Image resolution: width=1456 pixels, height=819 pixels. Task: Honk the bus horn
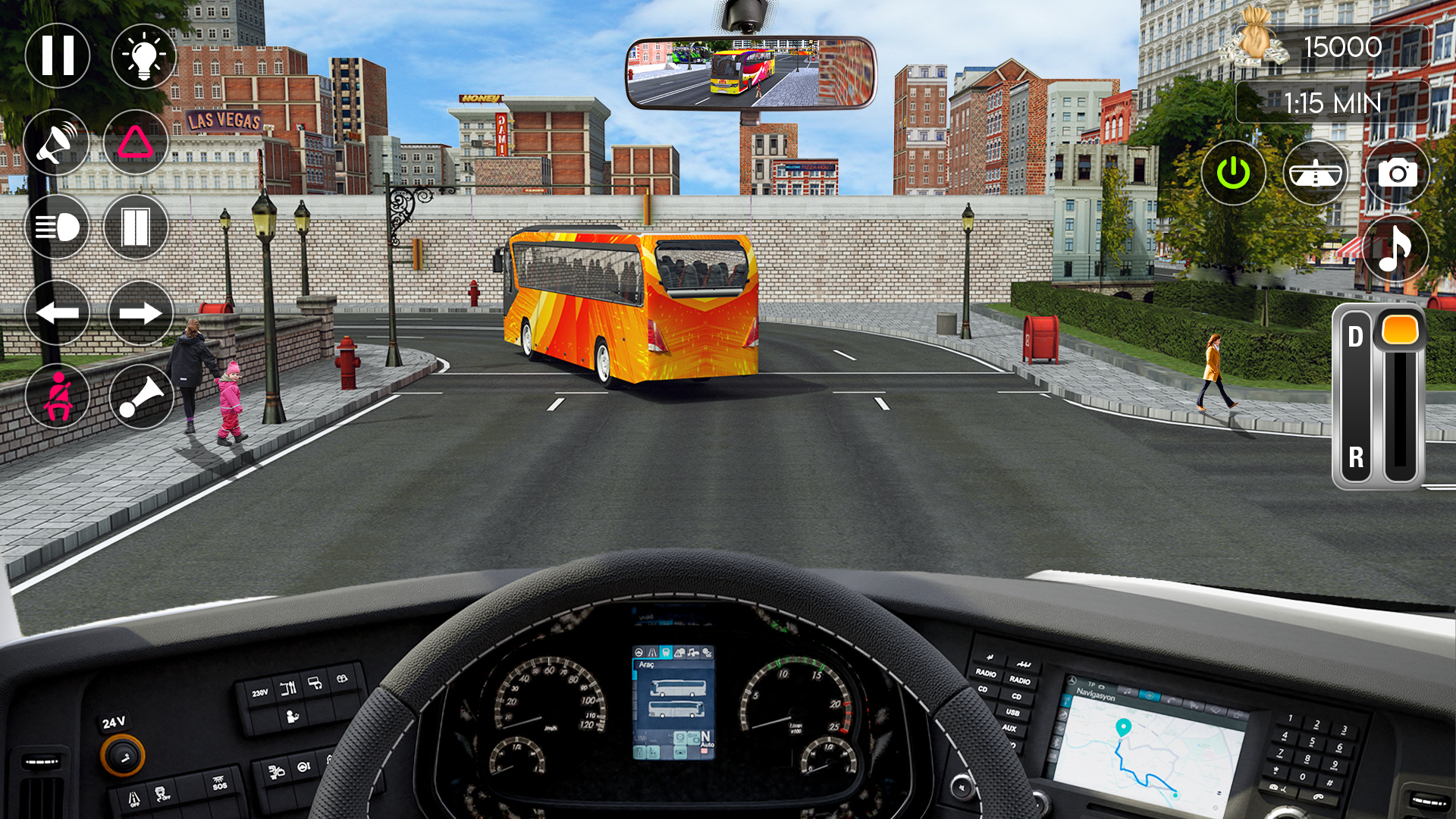pyautogui.click(x=140, y=397)
